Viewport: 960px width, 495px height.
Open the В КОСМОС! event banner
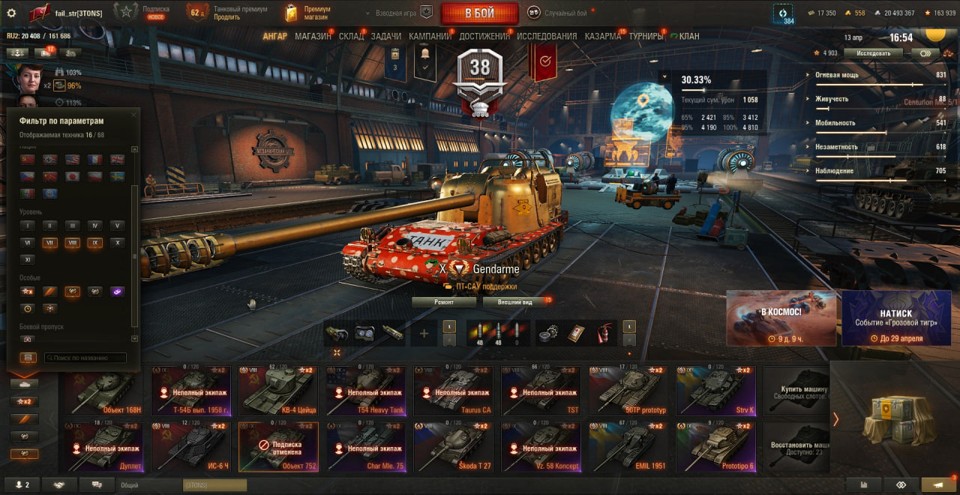[x=781, y=318]
